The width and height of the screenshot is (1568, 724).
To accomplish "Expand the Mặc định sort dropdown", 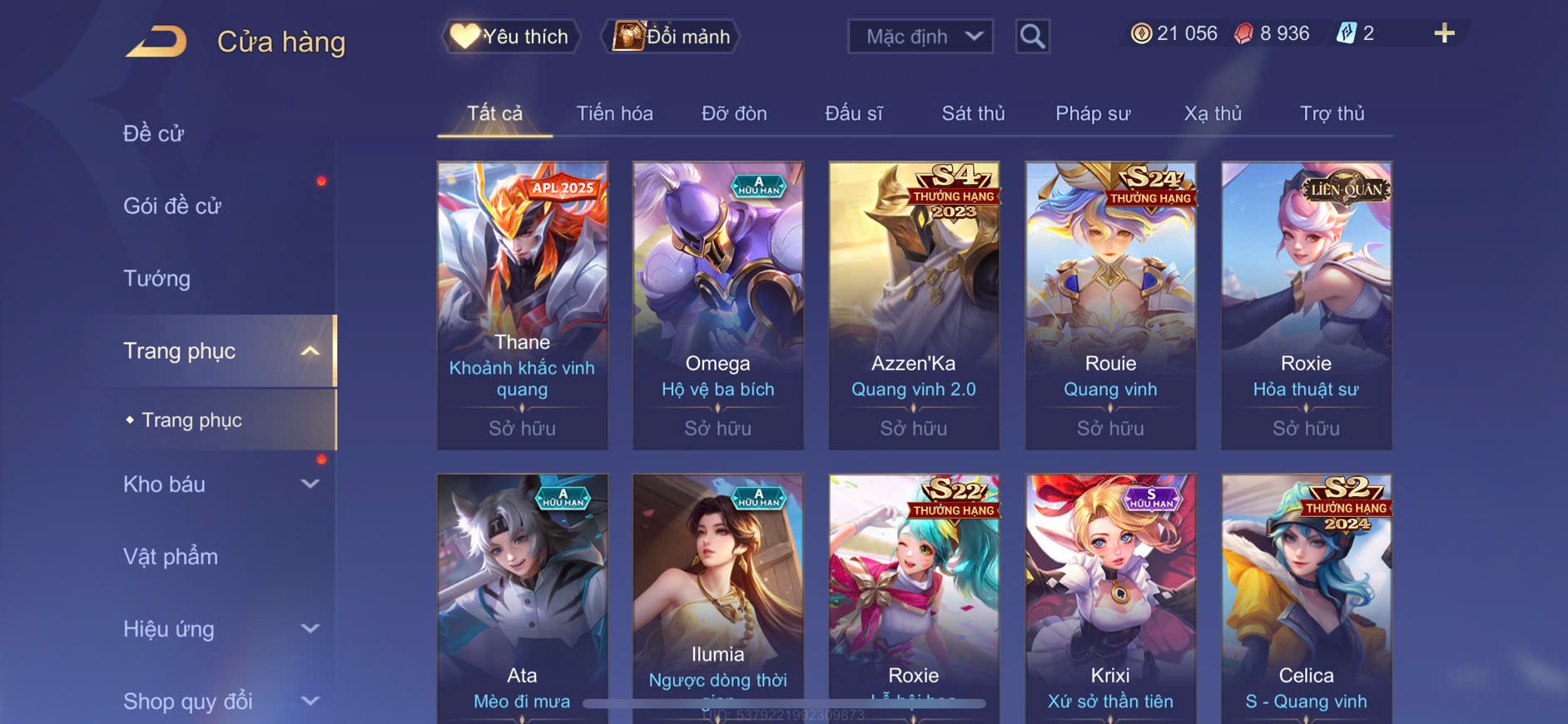I will (920, 37).
